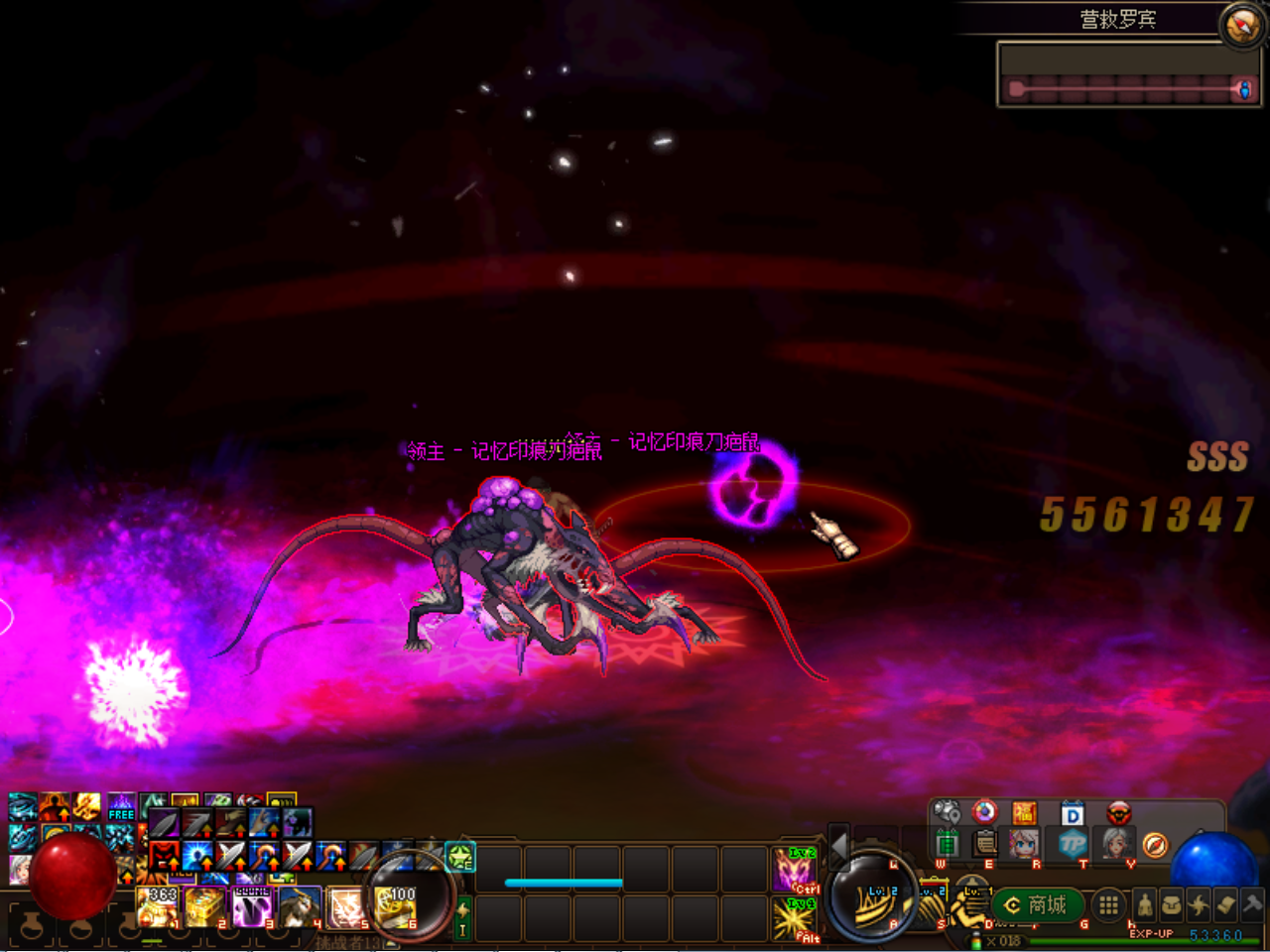Open the quest clipboard icon labeled E
The image size is (1270, 952).
click(x=983, y=845)
